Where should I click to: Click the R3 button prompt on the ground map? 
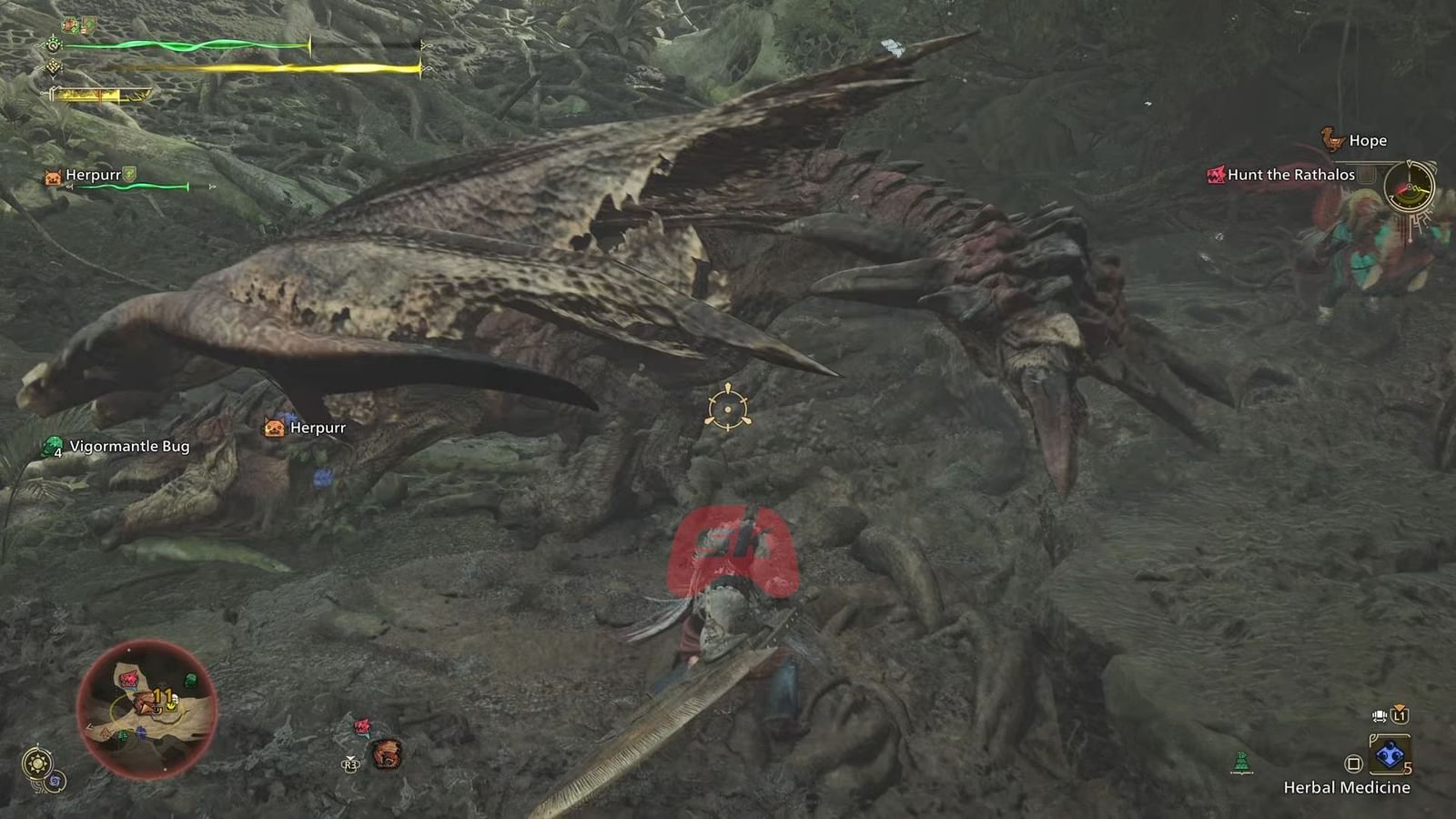350,764
